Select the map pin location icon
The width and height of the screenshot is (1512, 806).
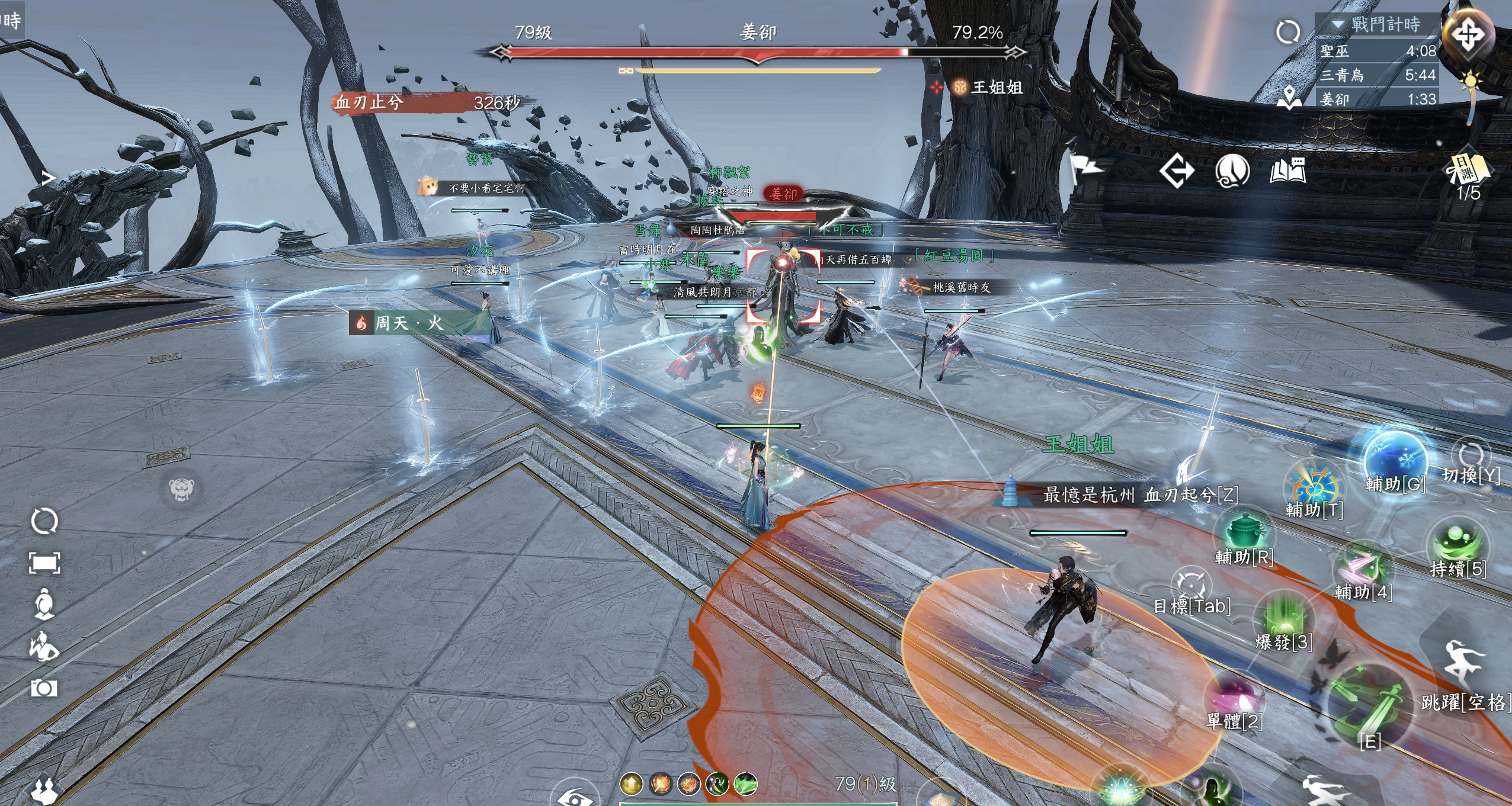(1289, 98)
